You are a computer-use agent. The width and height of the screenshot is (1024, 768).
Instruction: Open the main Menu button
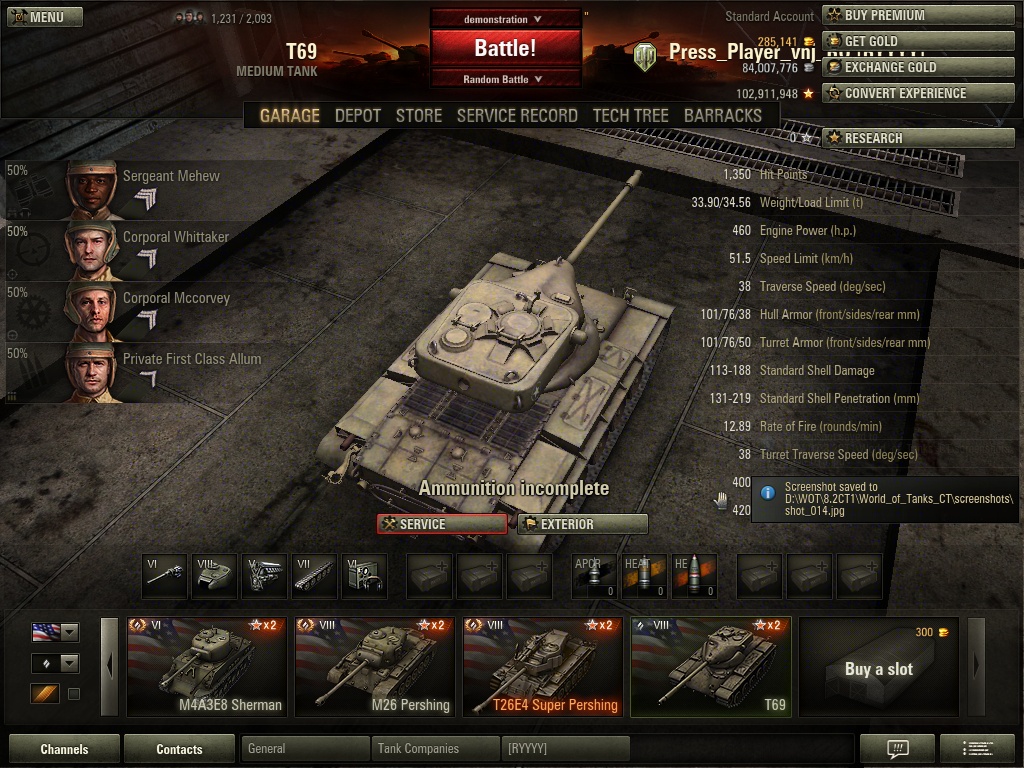45,17
